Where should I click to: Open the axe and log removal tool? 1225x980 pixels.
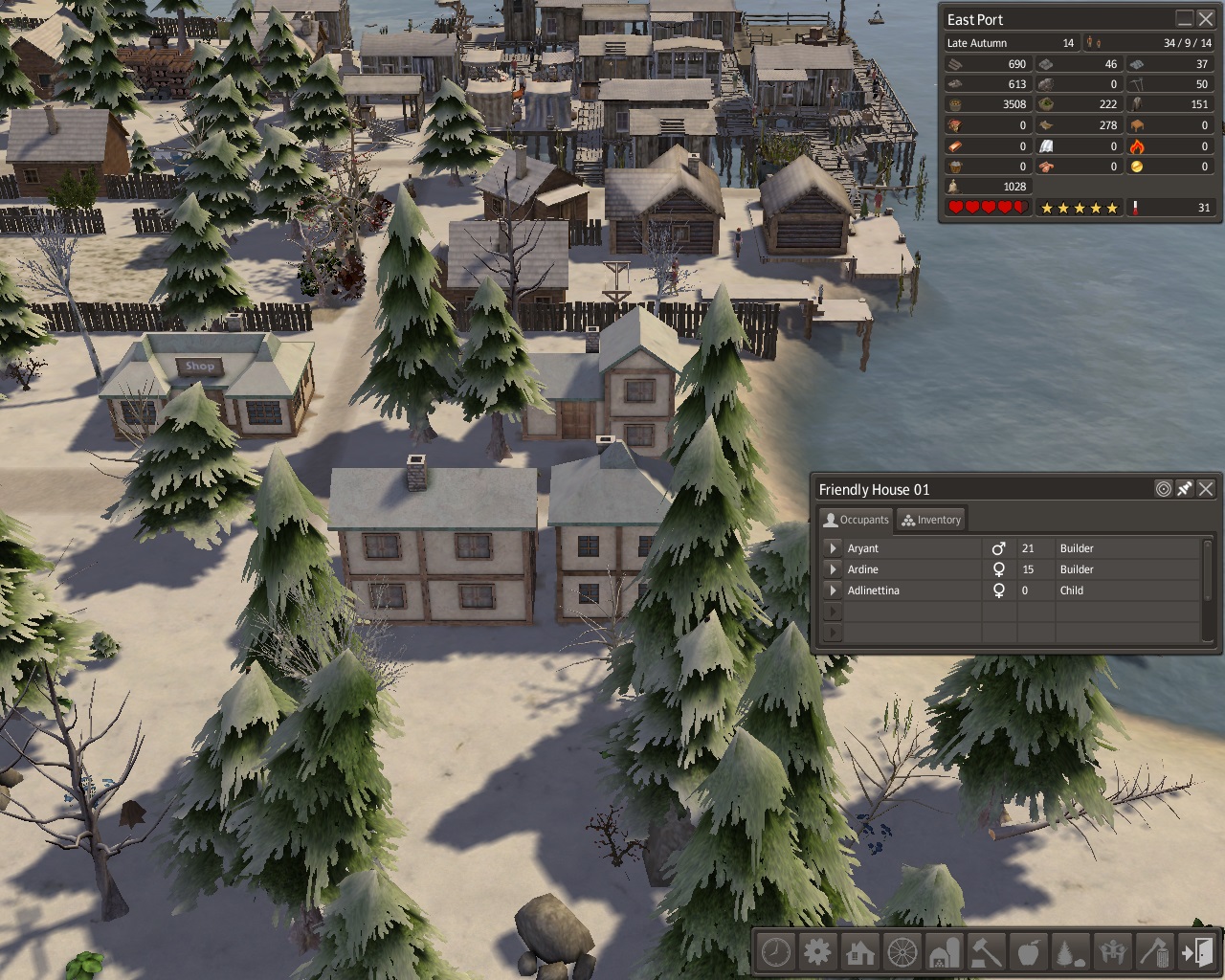pyautogui.click(x=1154, y=952)
